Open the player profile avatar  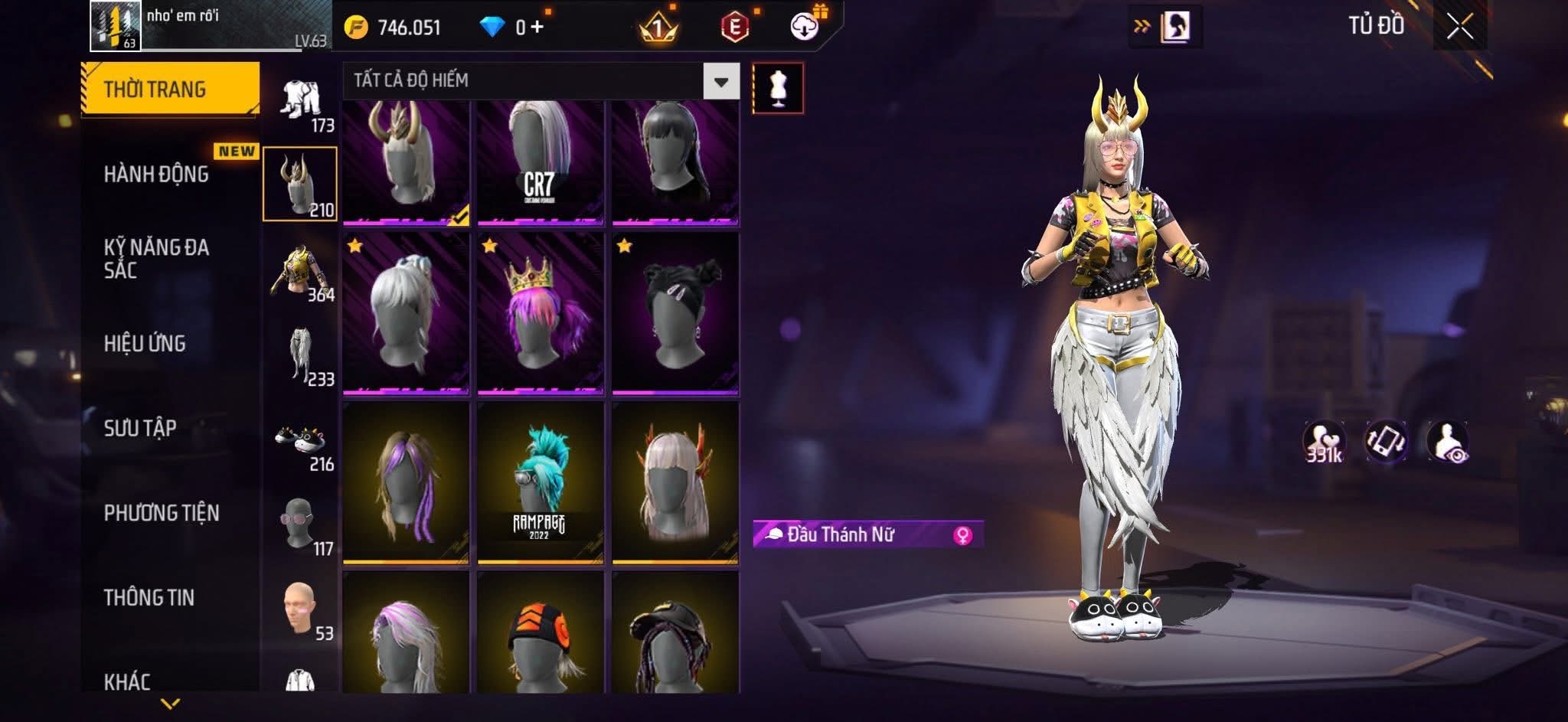[115, 26]
